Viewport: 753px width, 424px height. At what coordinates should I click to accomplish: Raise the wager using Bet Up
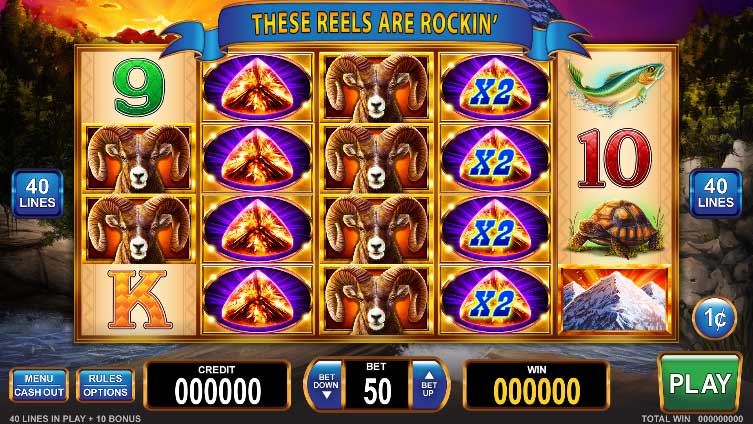coord(428,385)
